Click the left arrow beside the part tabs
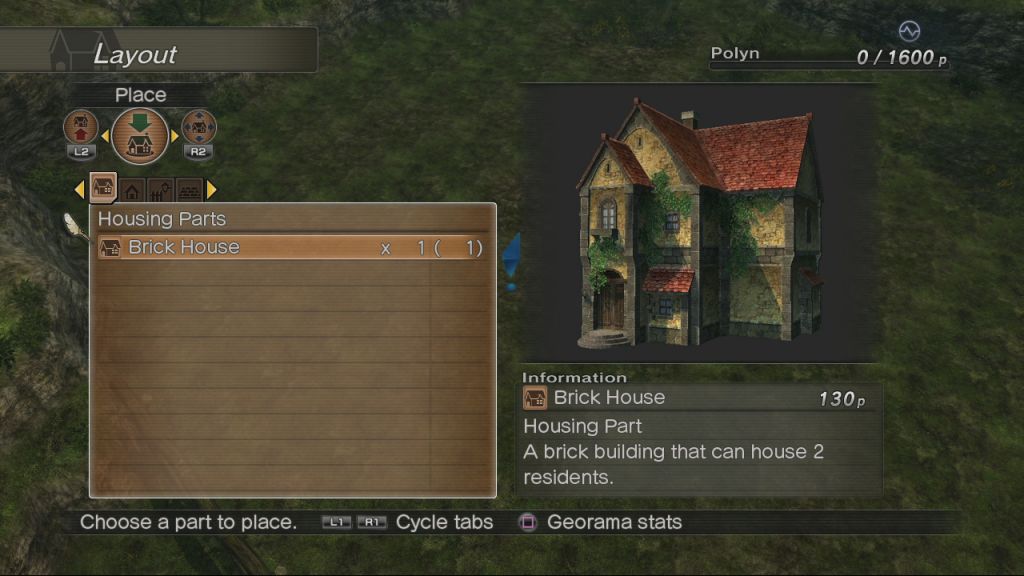 coord(80,189)
